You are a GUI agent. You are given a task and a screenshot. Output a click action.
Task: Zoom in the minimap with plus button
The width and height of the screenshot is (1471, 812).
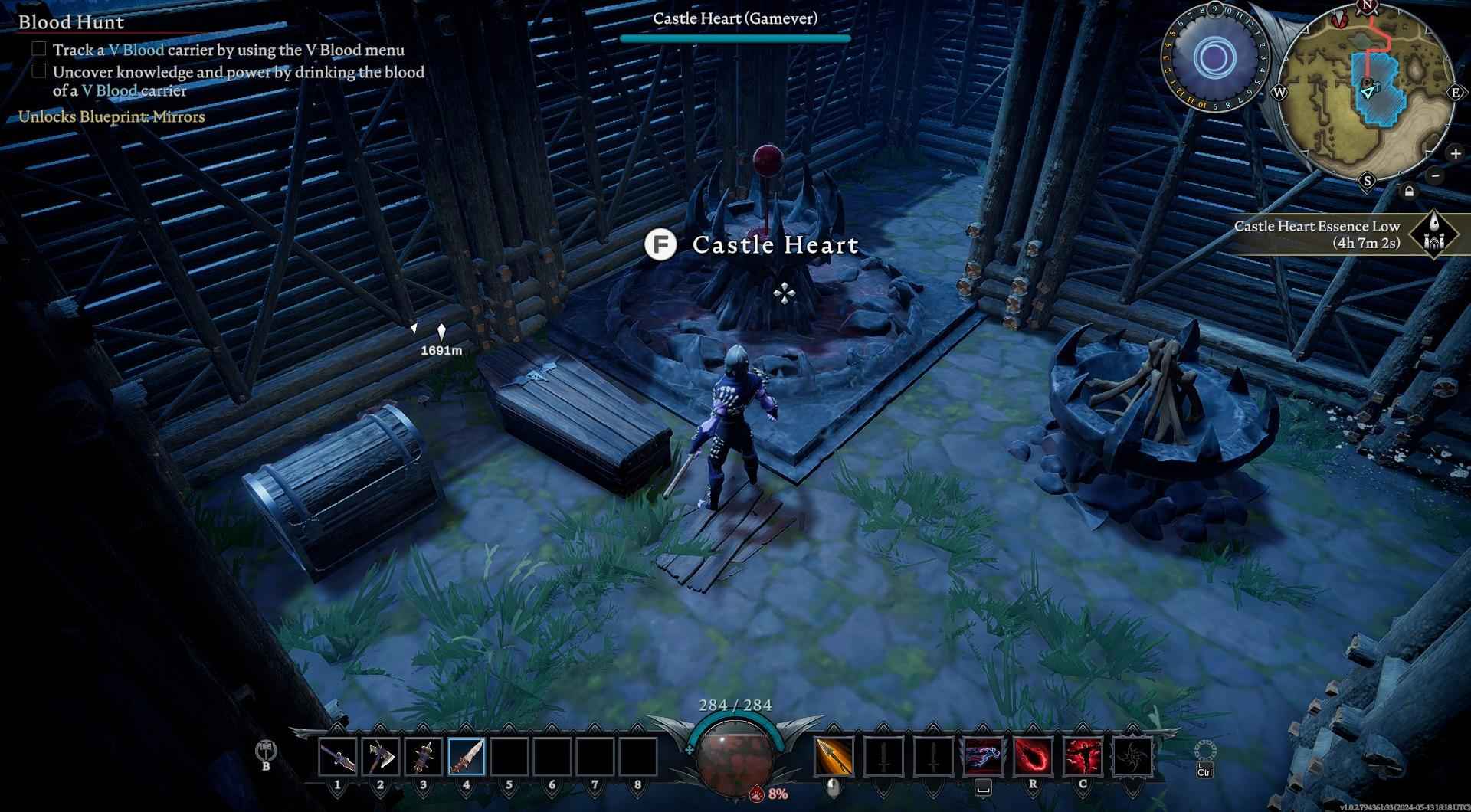(1455, 154)
